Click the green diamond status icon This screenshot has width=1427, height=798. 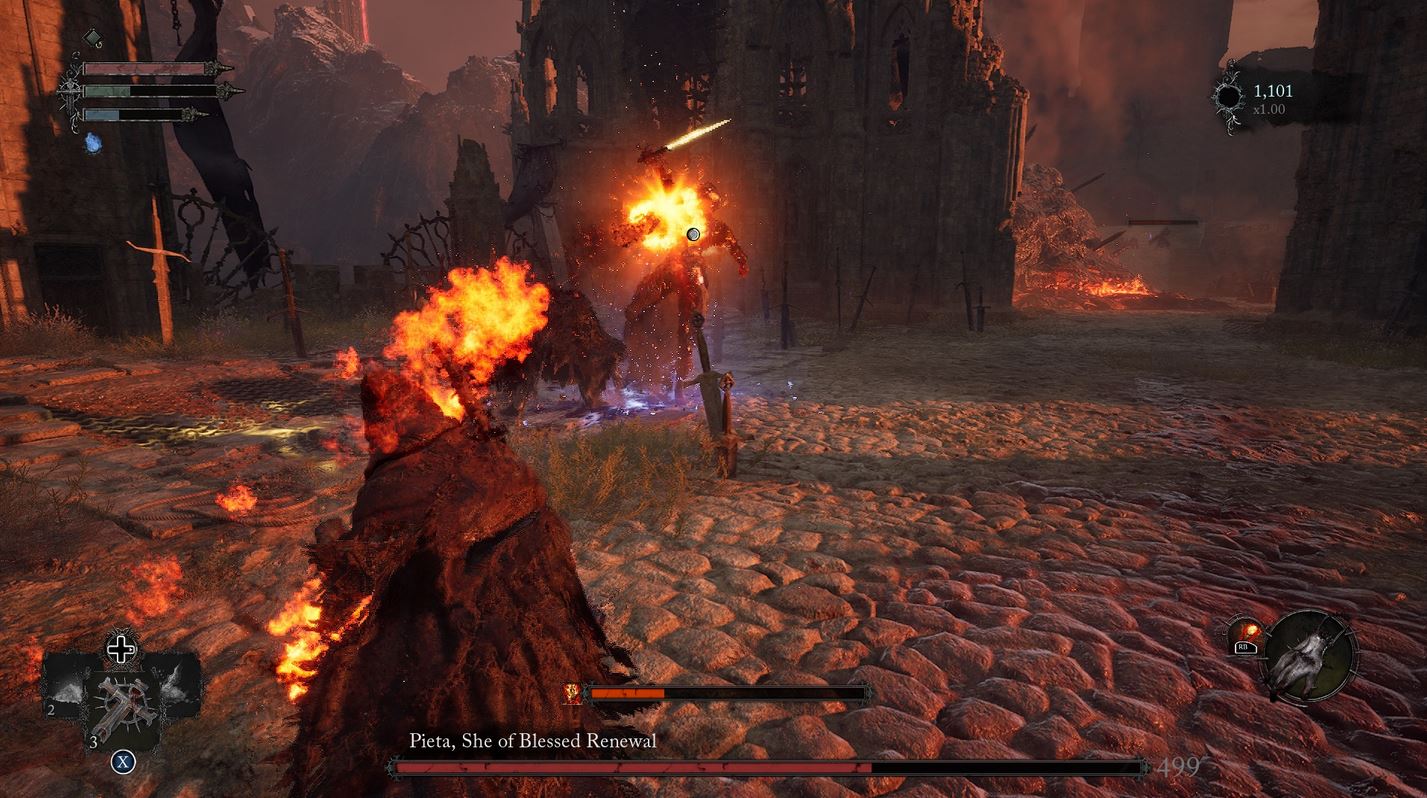click(92, 39)
